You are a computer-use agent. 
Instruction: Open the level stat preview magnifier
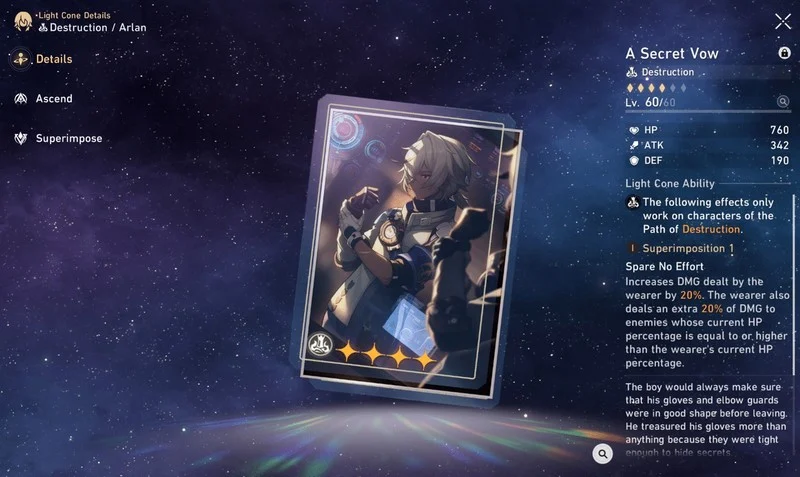pyautogui.click(x=783, y=101)
